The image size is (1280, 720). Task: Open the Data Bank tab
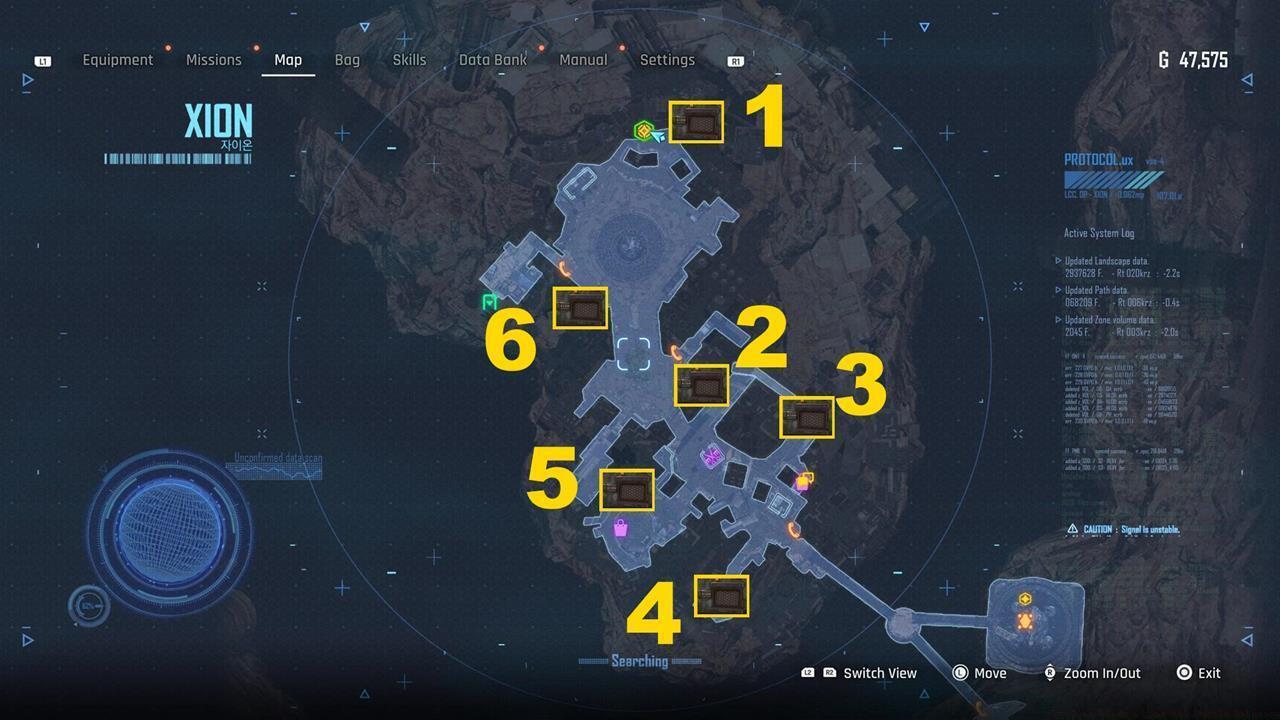pos(492,60)
